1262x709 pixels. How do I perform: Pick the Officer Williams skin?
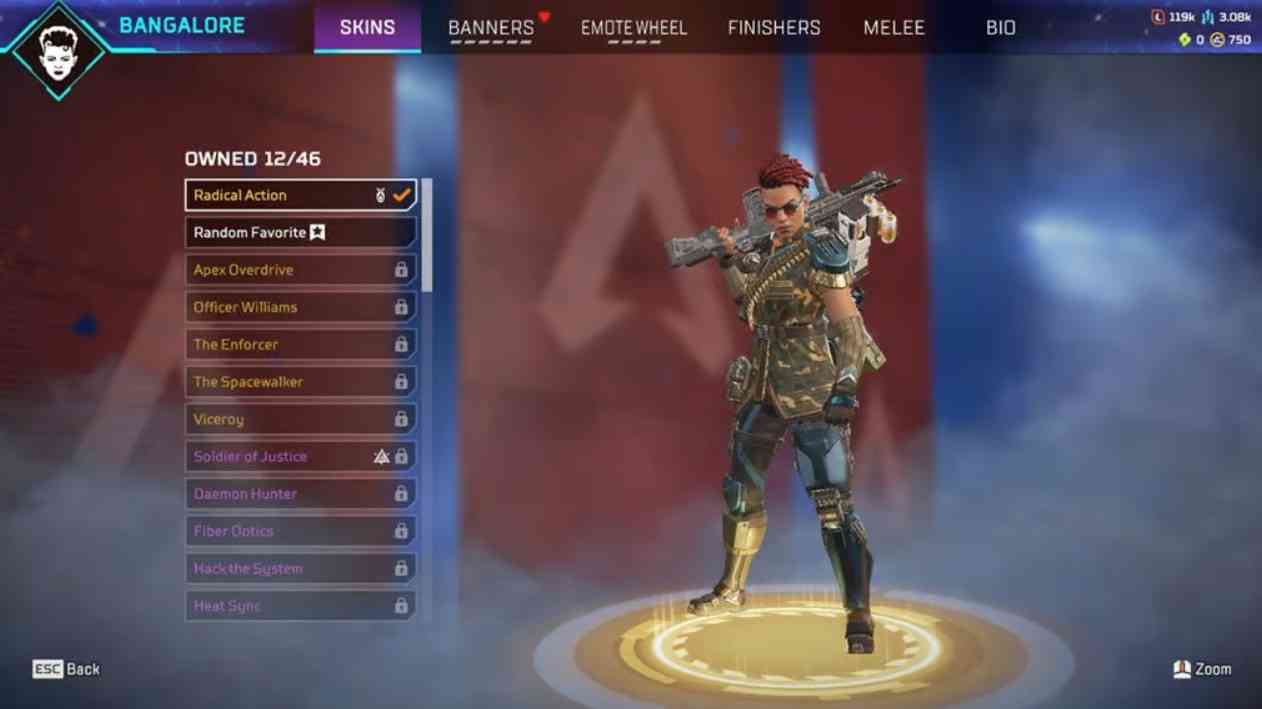click(300, 307)
